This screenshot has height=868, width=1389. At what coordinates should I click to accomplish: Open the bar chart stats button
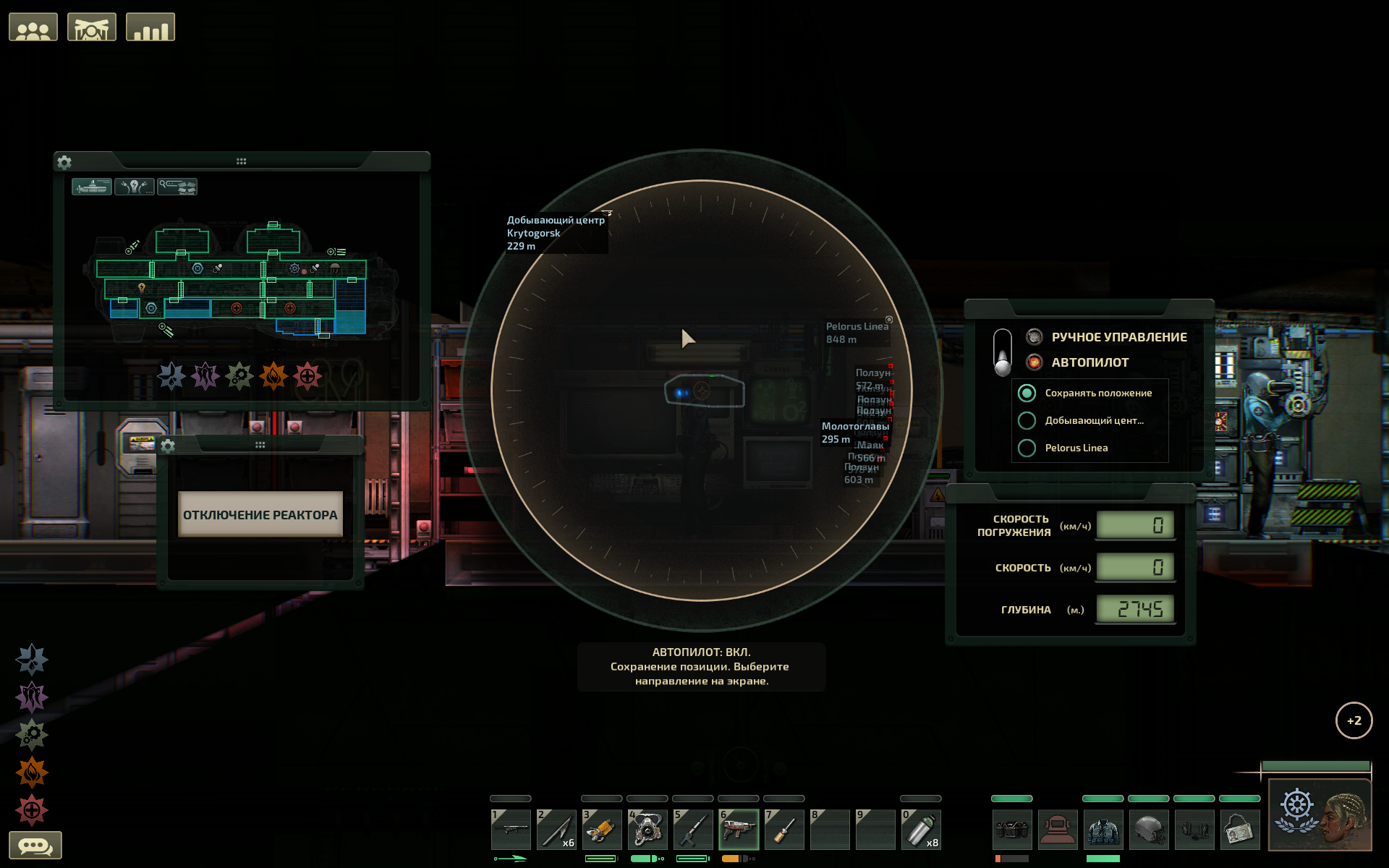point(150,27)
